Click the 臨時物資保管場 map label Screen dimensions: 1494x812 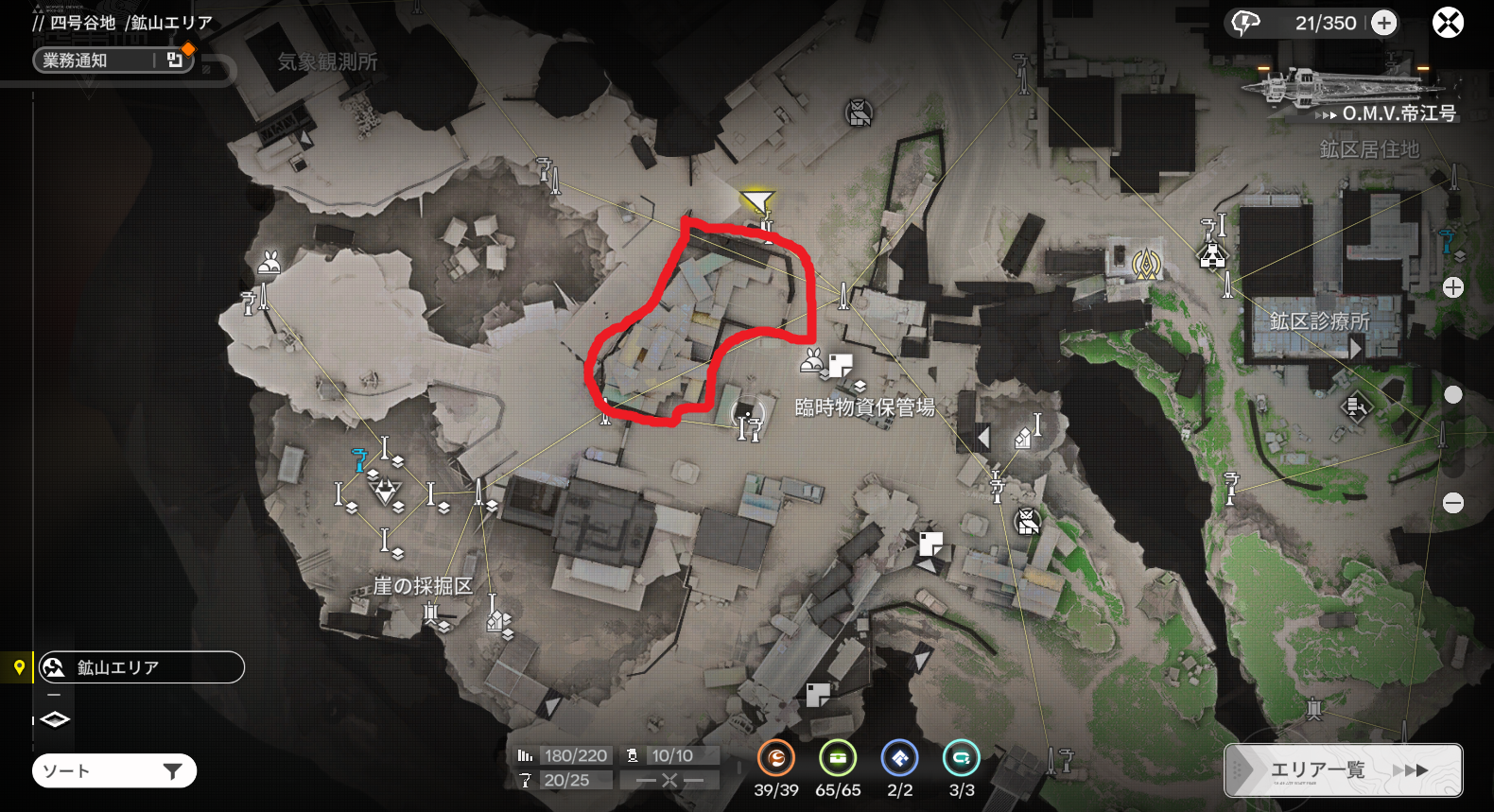click(864, 407)
